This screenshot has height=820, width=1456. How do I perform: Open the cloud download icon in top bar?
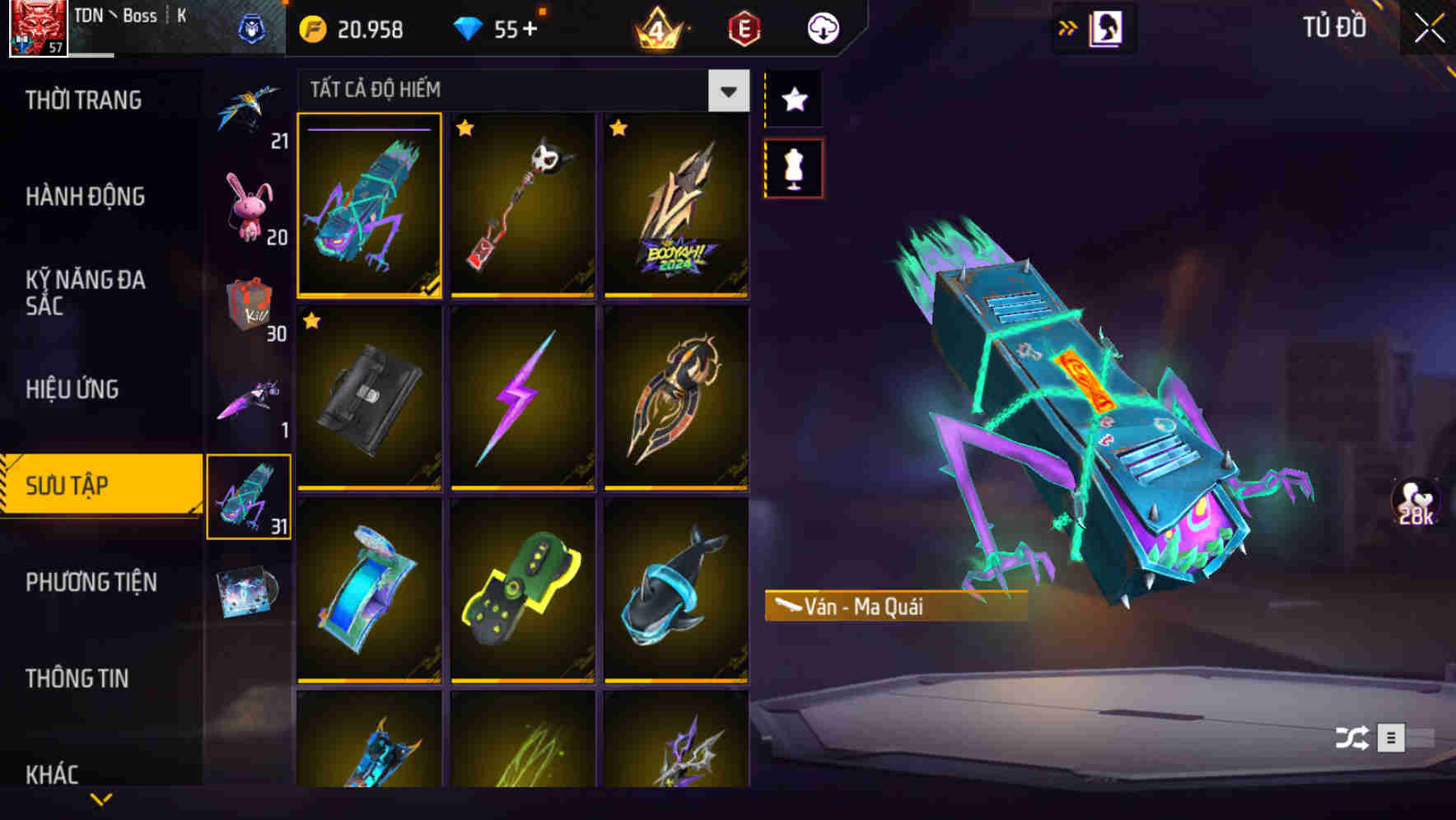click(x=822, y=27)
